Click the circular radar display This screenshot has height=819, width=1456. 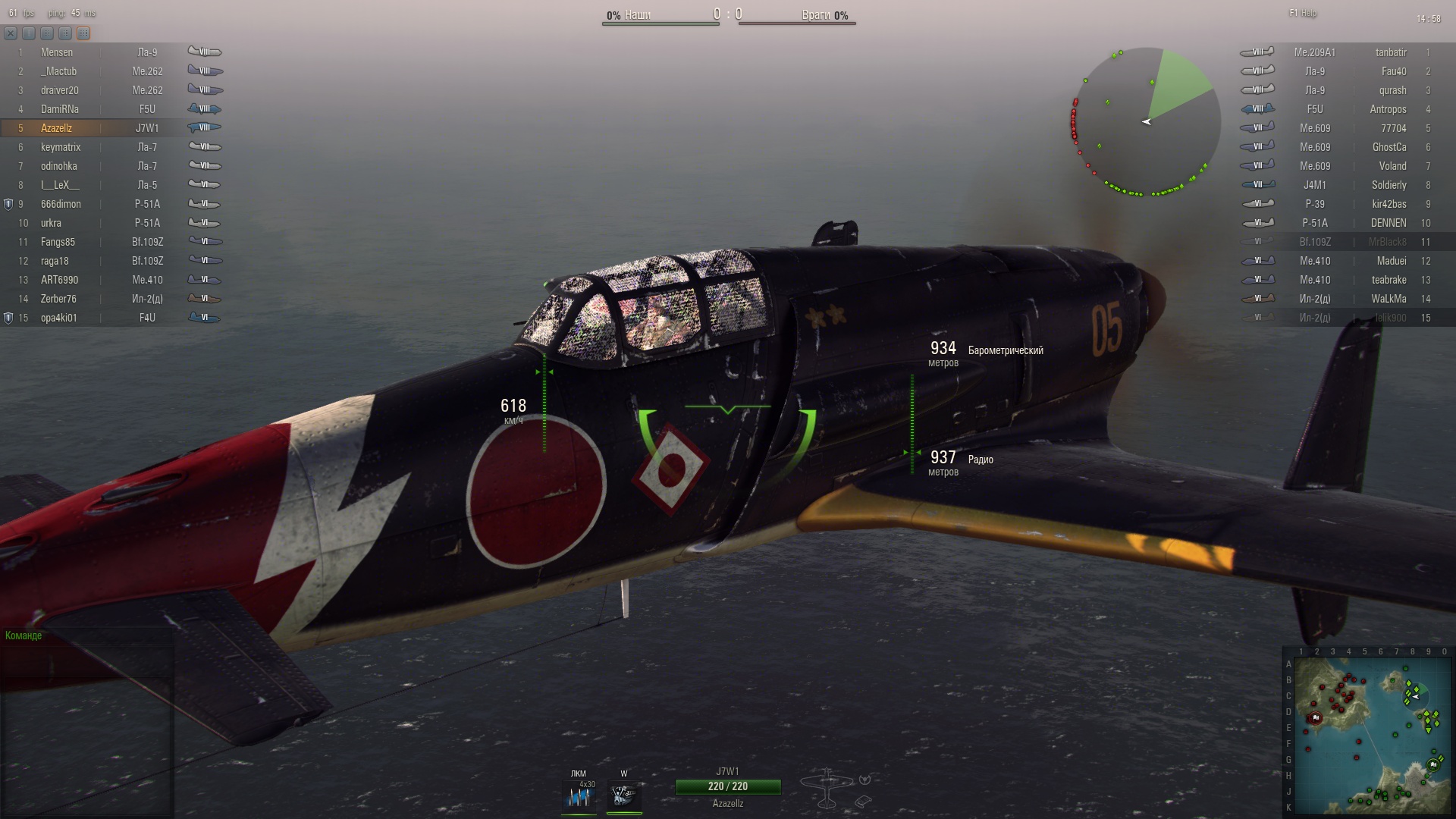pos(1147,121)
